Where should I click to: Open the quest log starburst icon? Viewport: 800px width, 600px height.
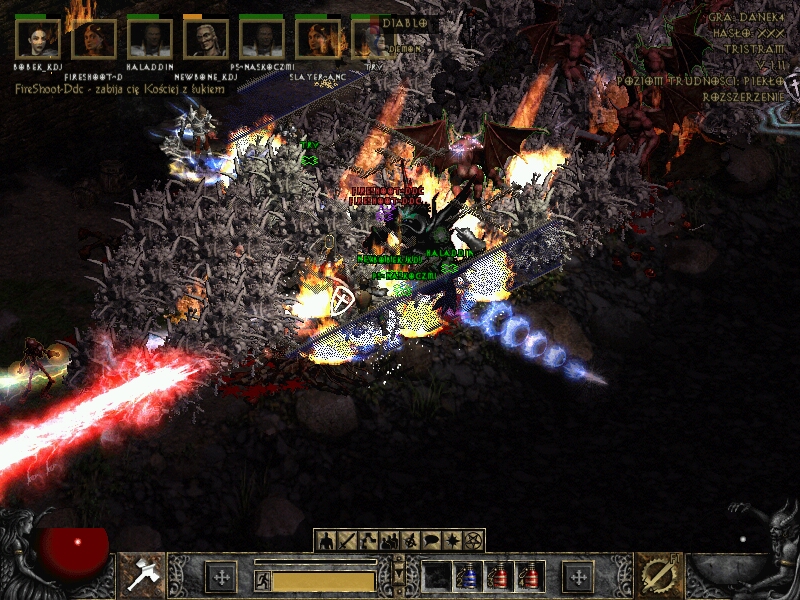pyautogui.click(x=452, y=541)
